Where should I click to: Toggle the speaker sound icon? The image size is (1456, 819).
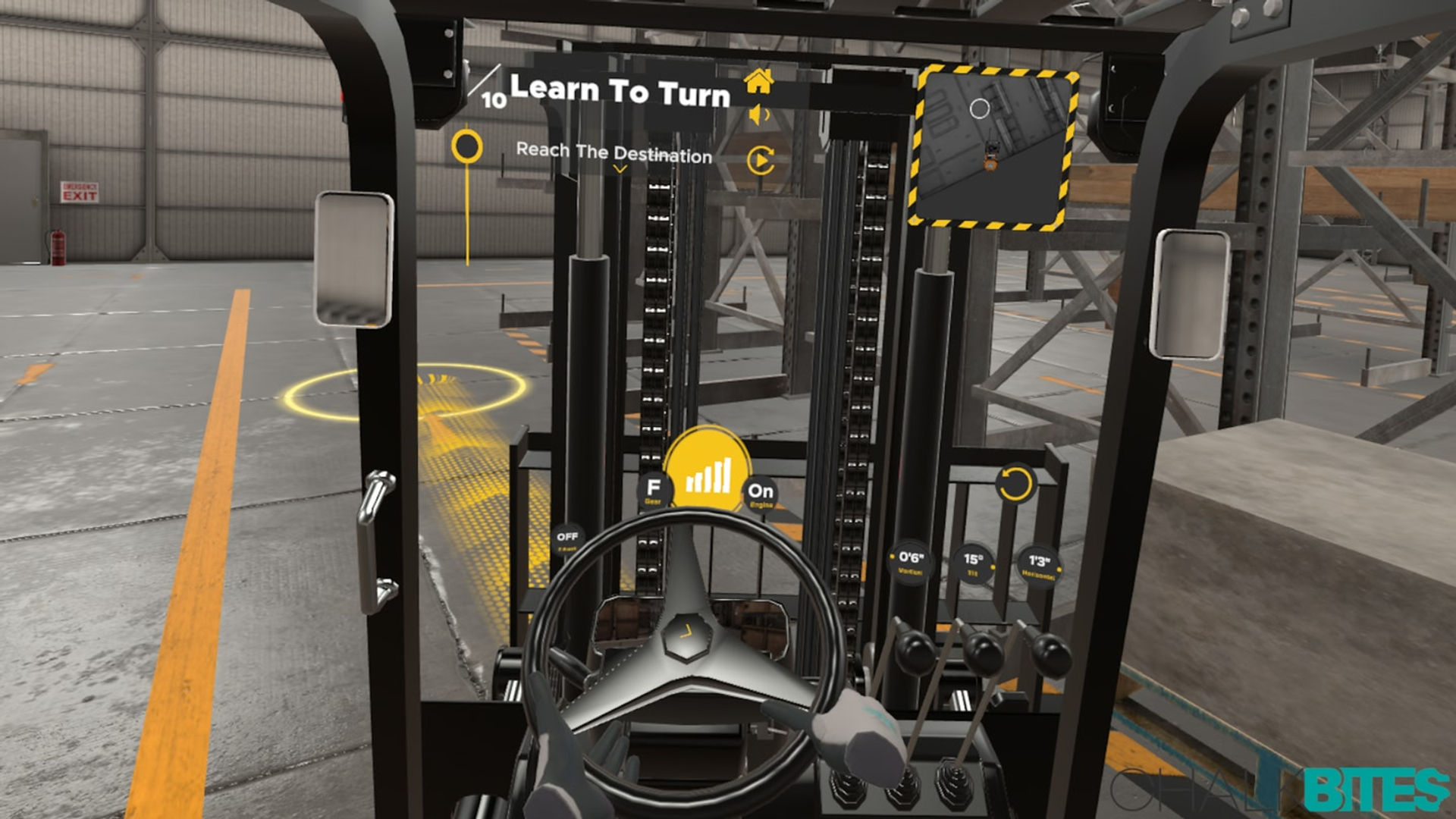click(x=759, y=115)
